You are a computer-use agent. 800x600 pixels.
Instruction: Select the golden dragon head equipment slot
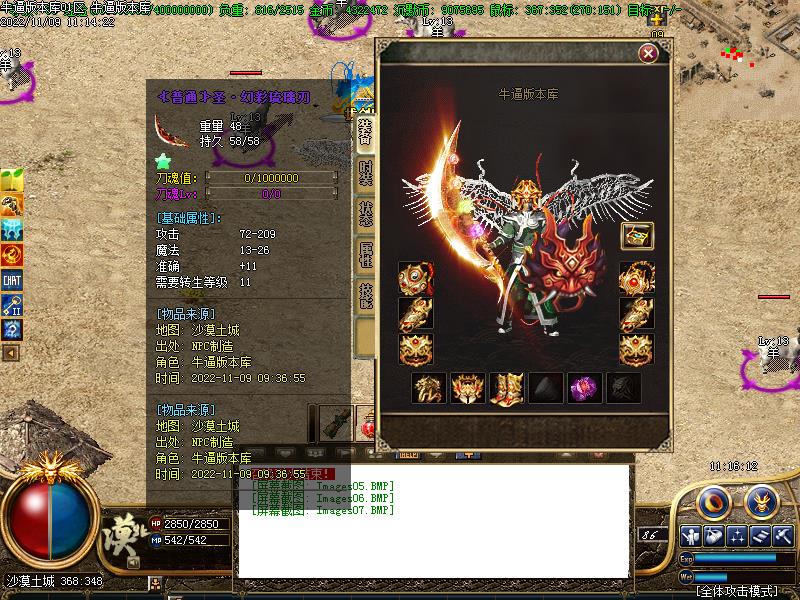[x=428, y=388]
